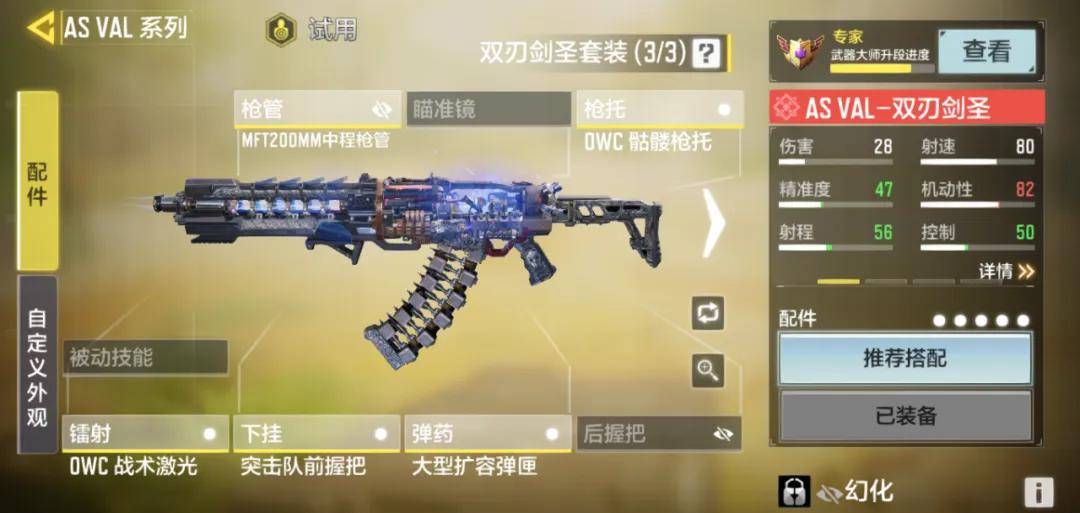
Task: Switch to the 配件 attachments tab
Action: pos(38,180)
